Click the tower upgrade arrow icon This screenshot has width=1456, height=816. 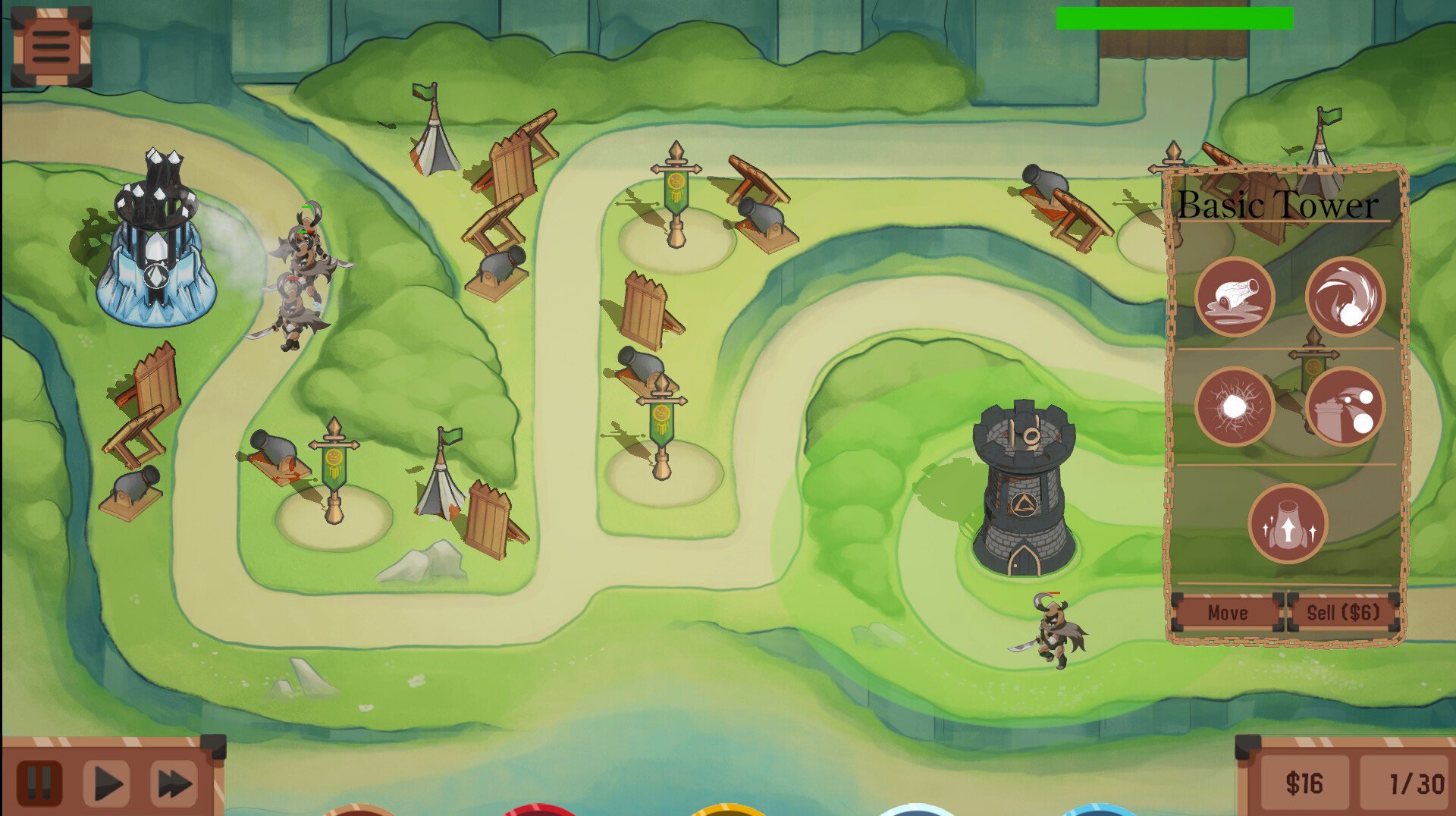(1289, 523)
